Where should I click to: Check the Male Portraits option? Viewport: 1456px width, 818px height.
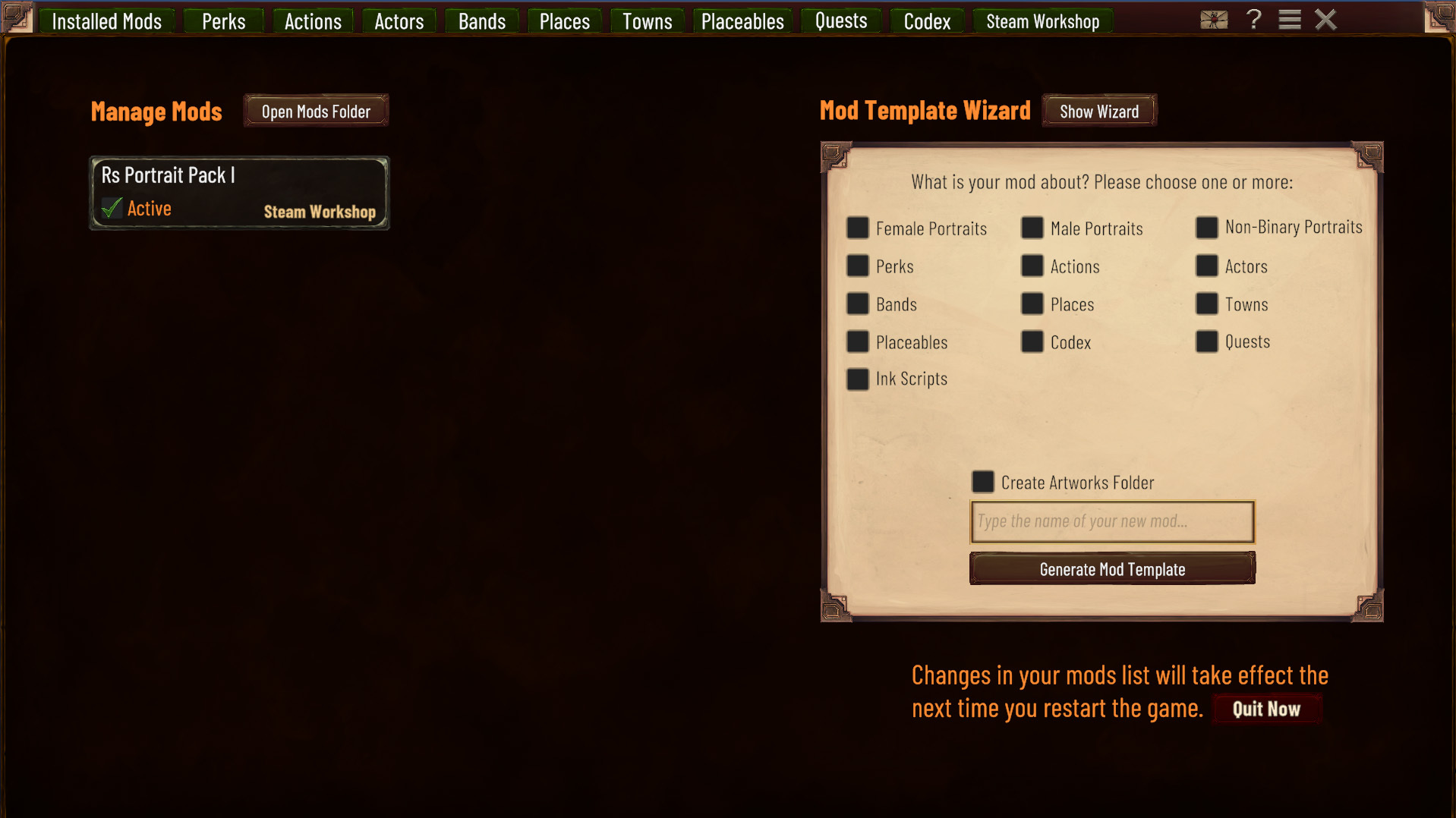1032,228
